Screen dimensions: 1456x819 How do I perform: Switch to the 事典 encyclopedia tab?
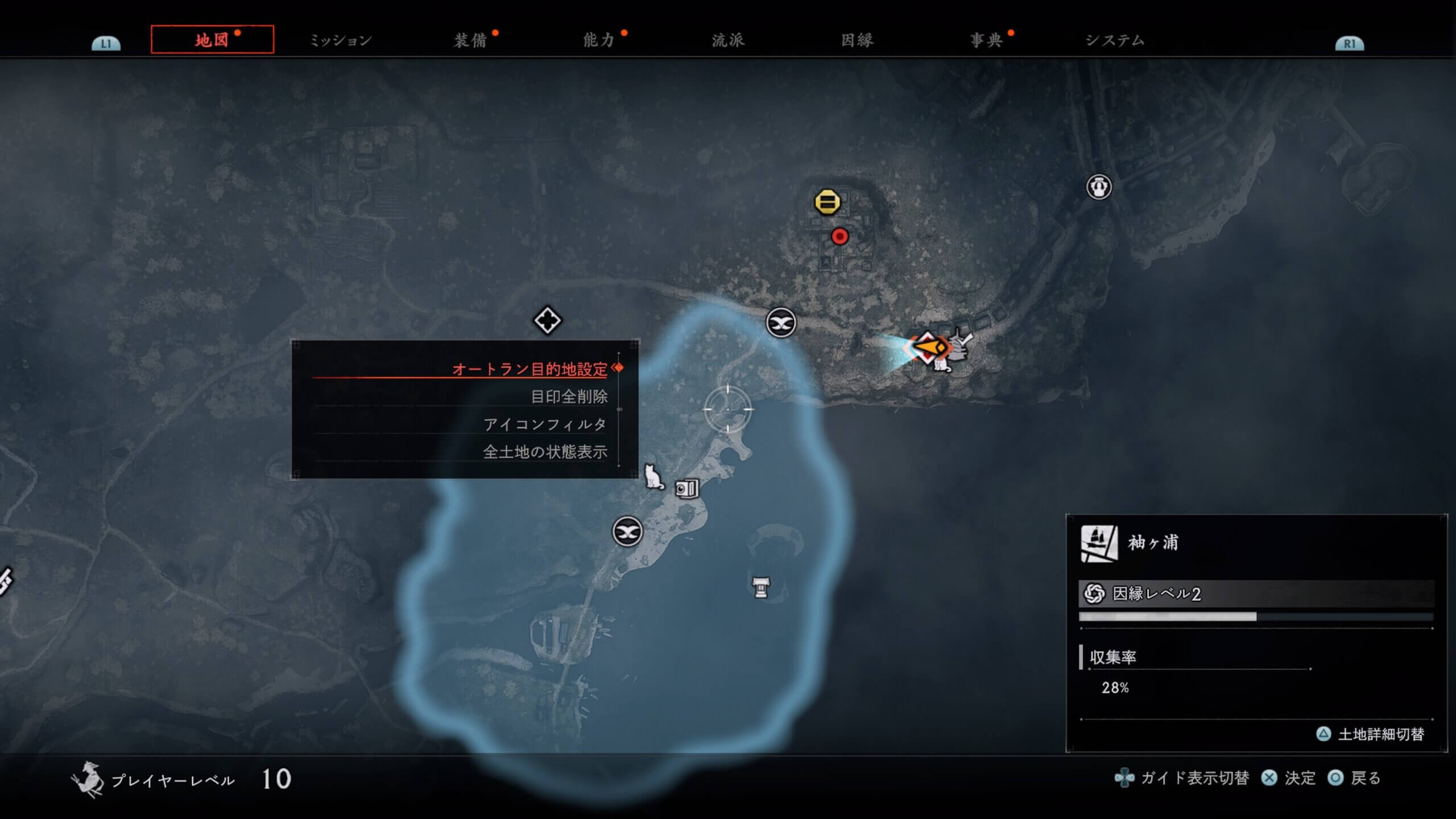coord(986,40)
